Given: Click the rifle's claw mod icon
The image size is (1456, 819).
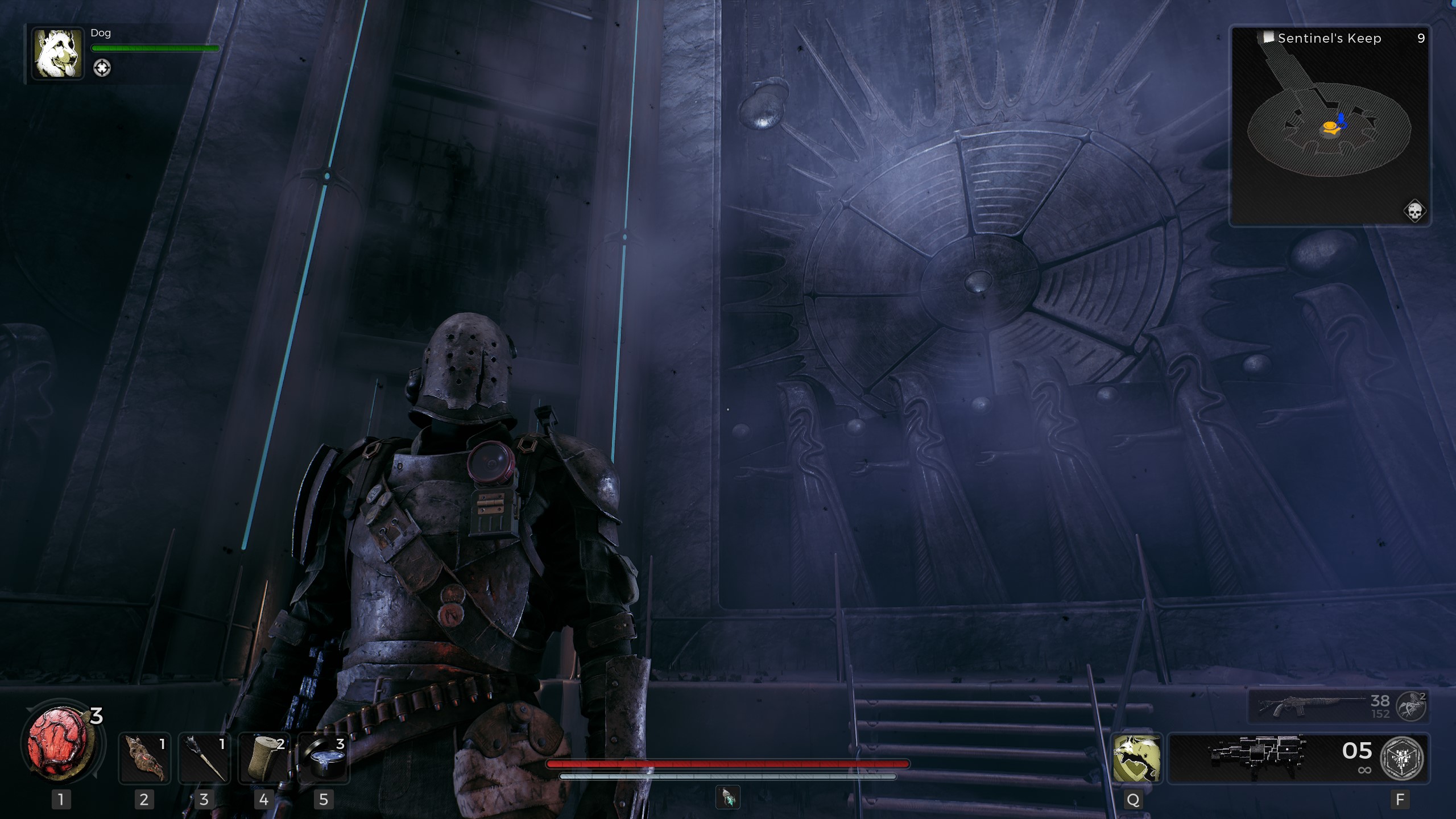Looking at the screenshot, I should (x=1411, y=707).
